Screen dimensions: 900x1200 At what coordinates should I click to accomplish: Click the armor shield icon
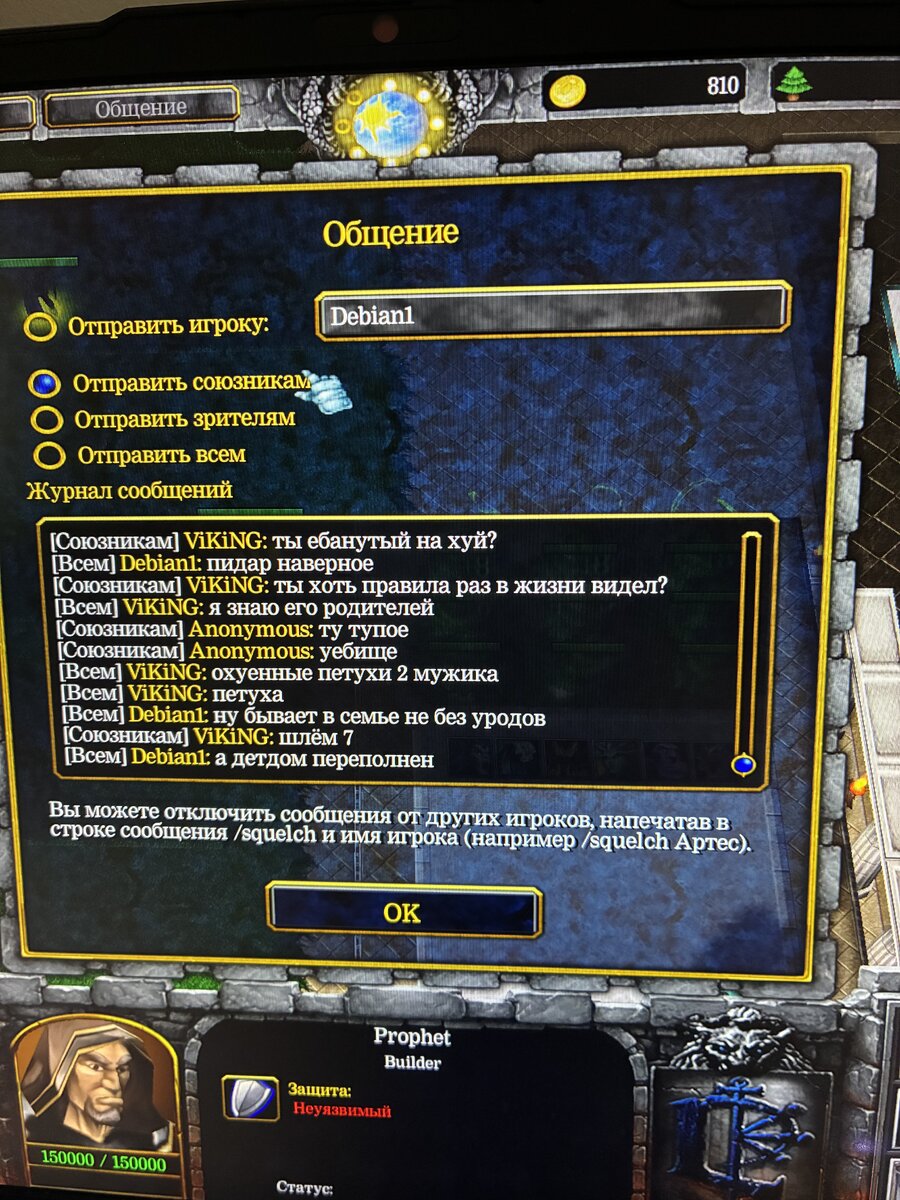click(249, 1098)
